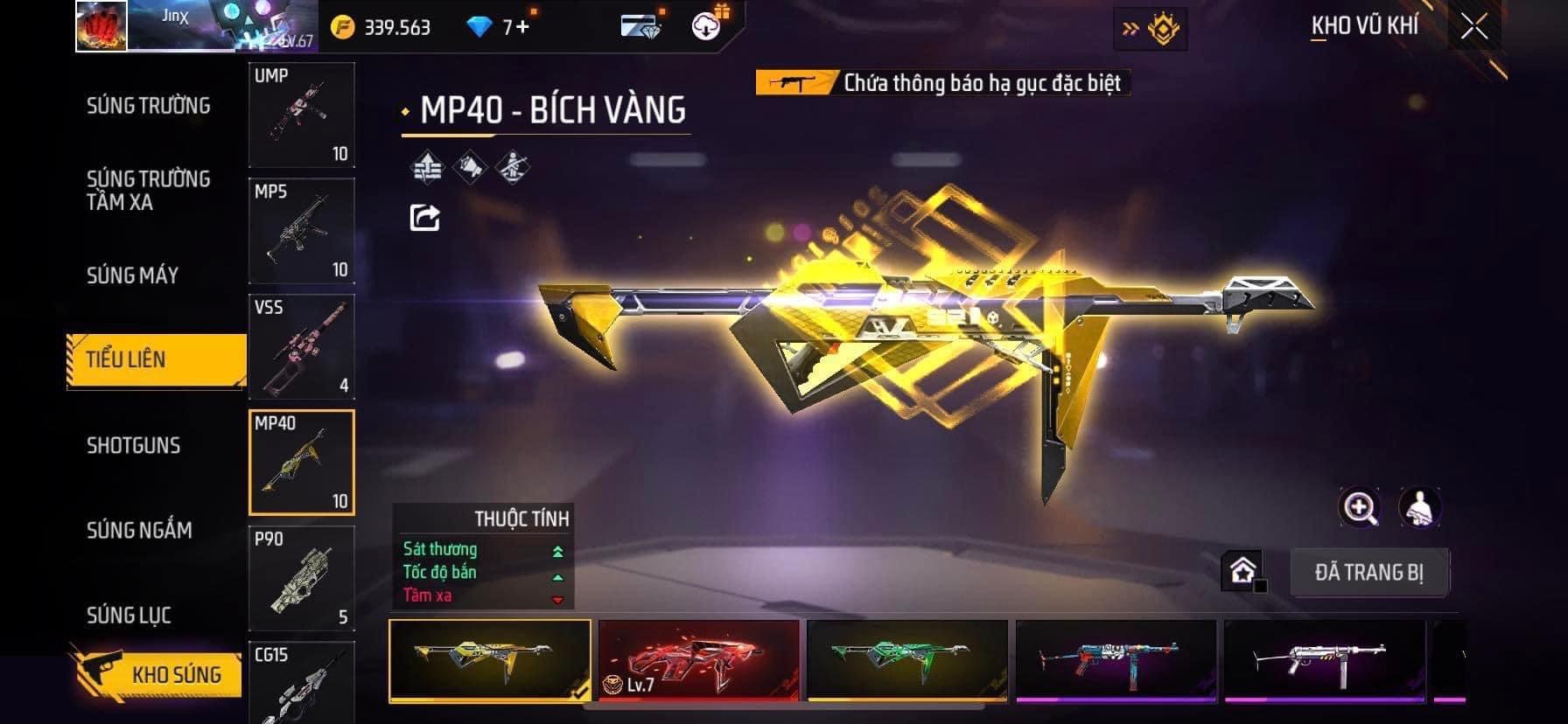Open the Súng Lục category

click(x=129, y=615)
